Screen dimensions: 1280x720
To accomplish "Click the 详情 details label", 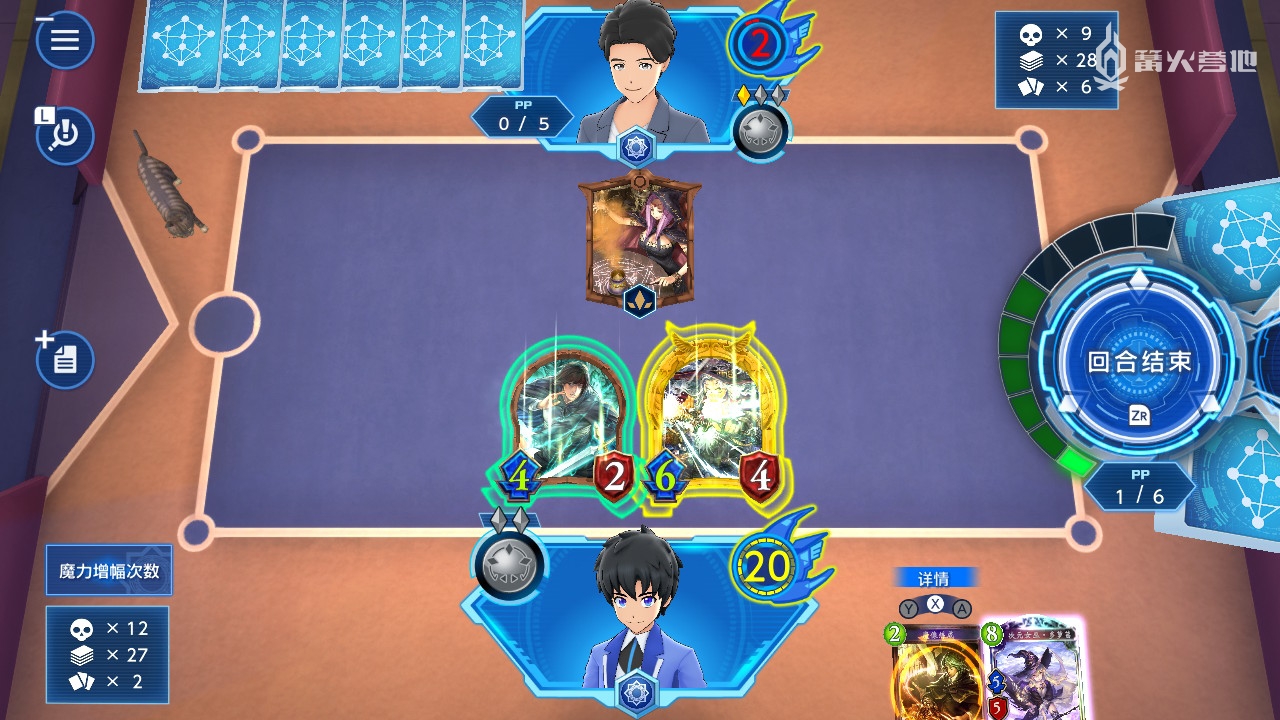I will point(934,578).
